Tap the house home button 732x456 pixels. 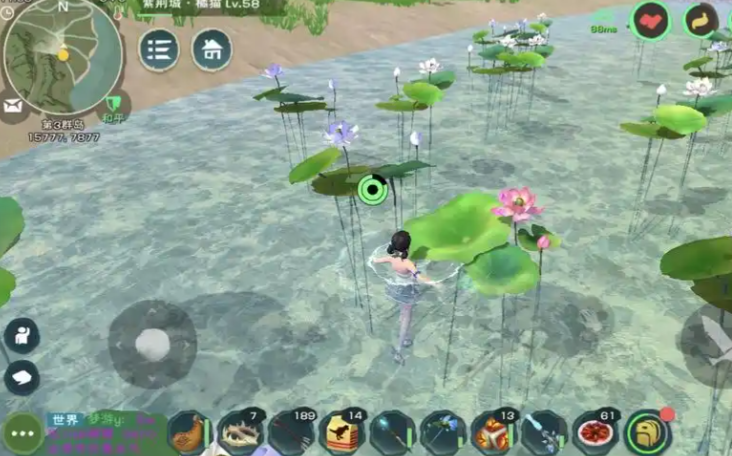pos(211,49)
